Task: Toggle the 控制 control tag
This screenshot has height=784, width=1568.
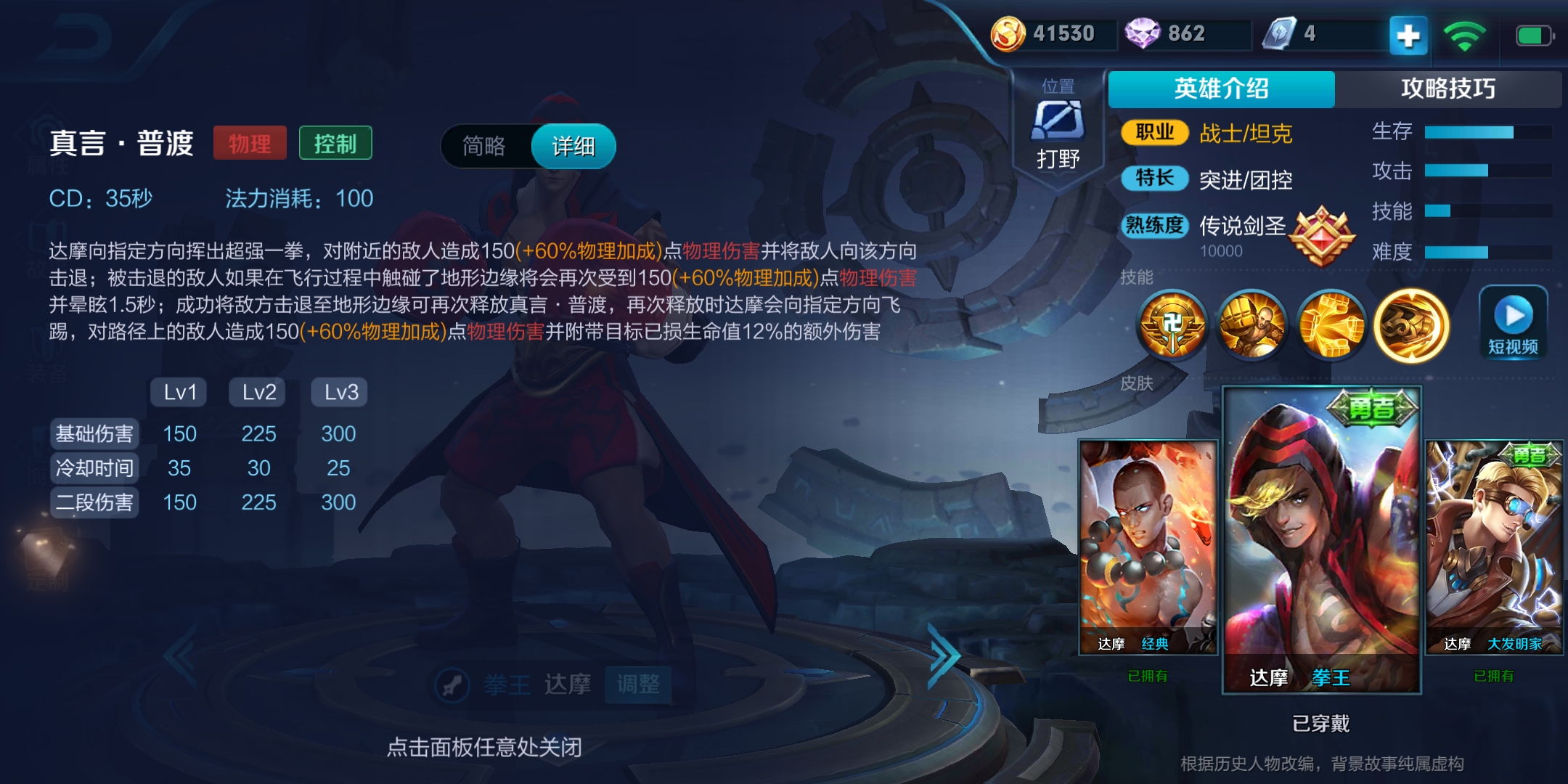Action: 335,143
